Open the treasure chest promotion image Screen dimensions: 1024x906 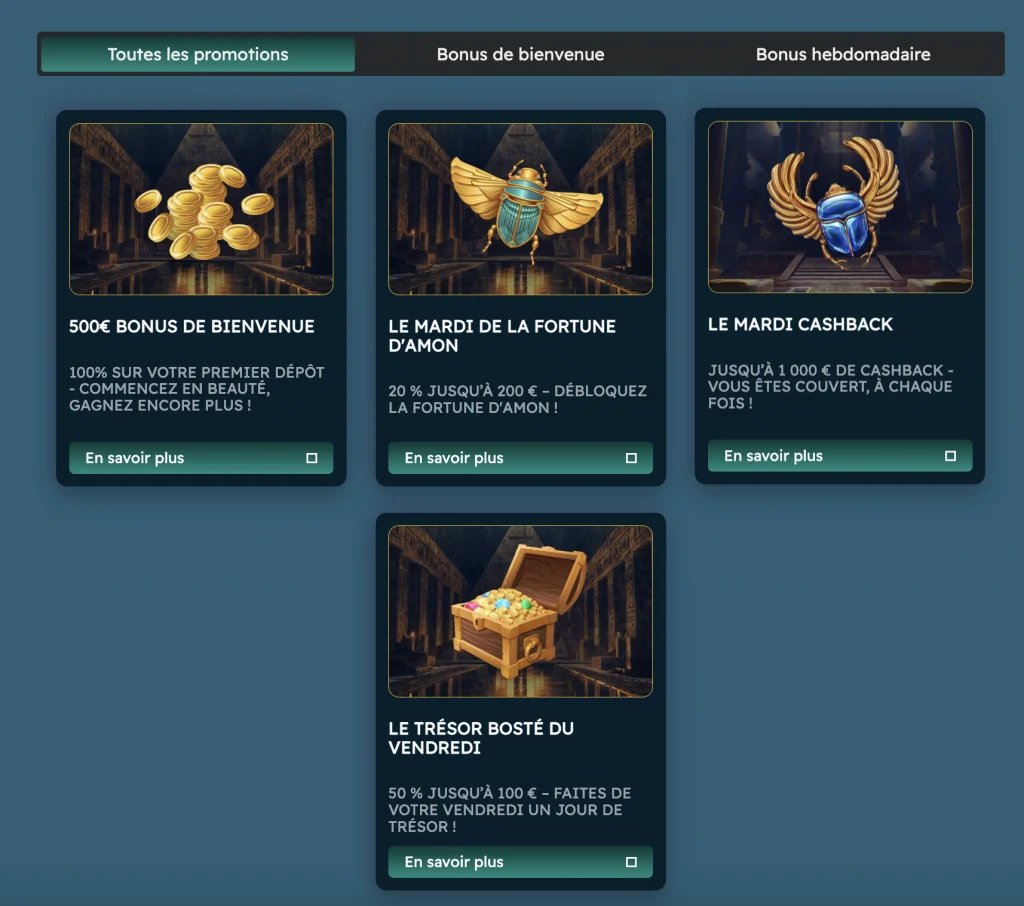520,611
